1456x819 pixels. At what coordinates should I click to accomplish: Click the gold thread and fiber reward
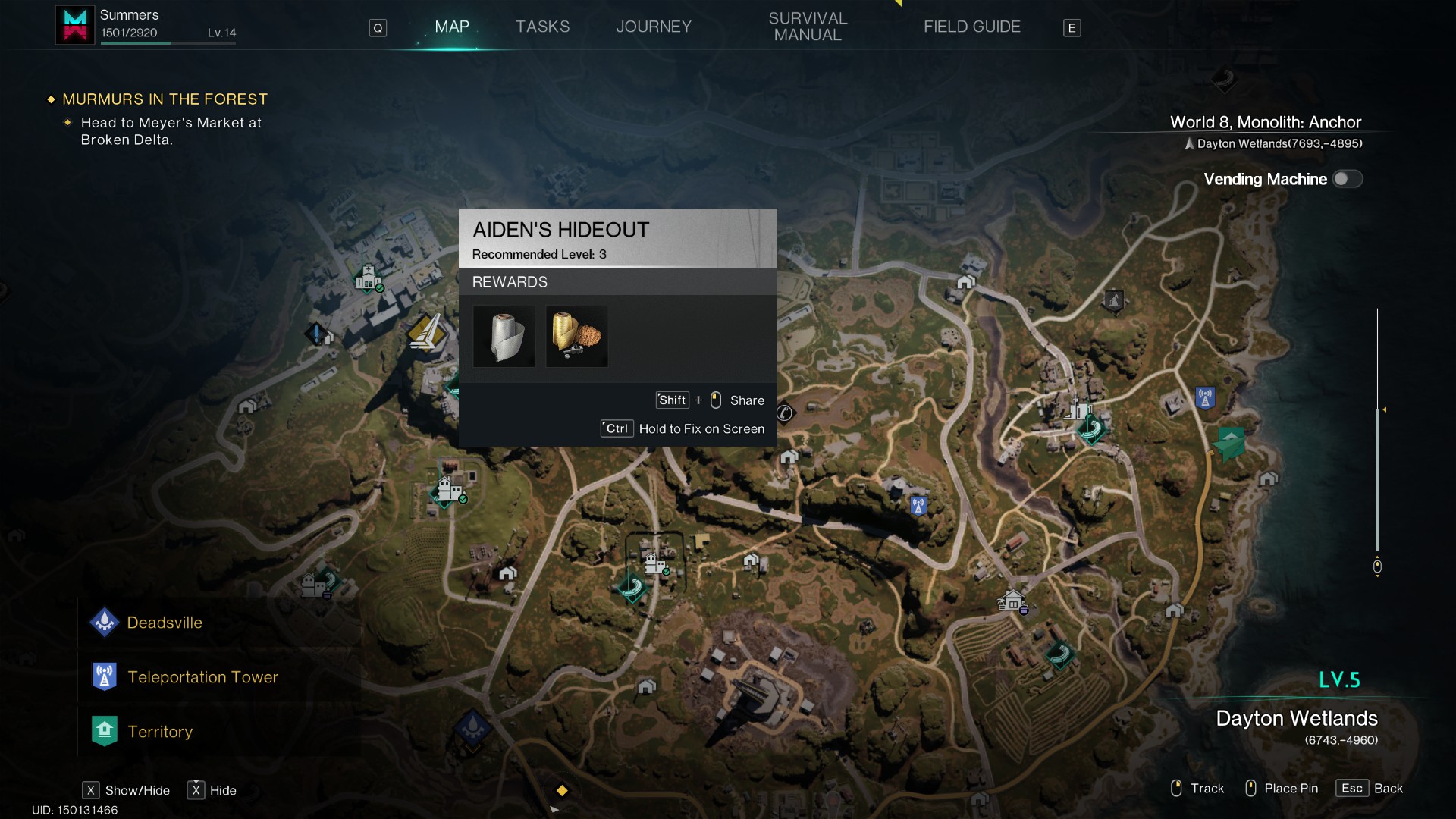point(577,336)
